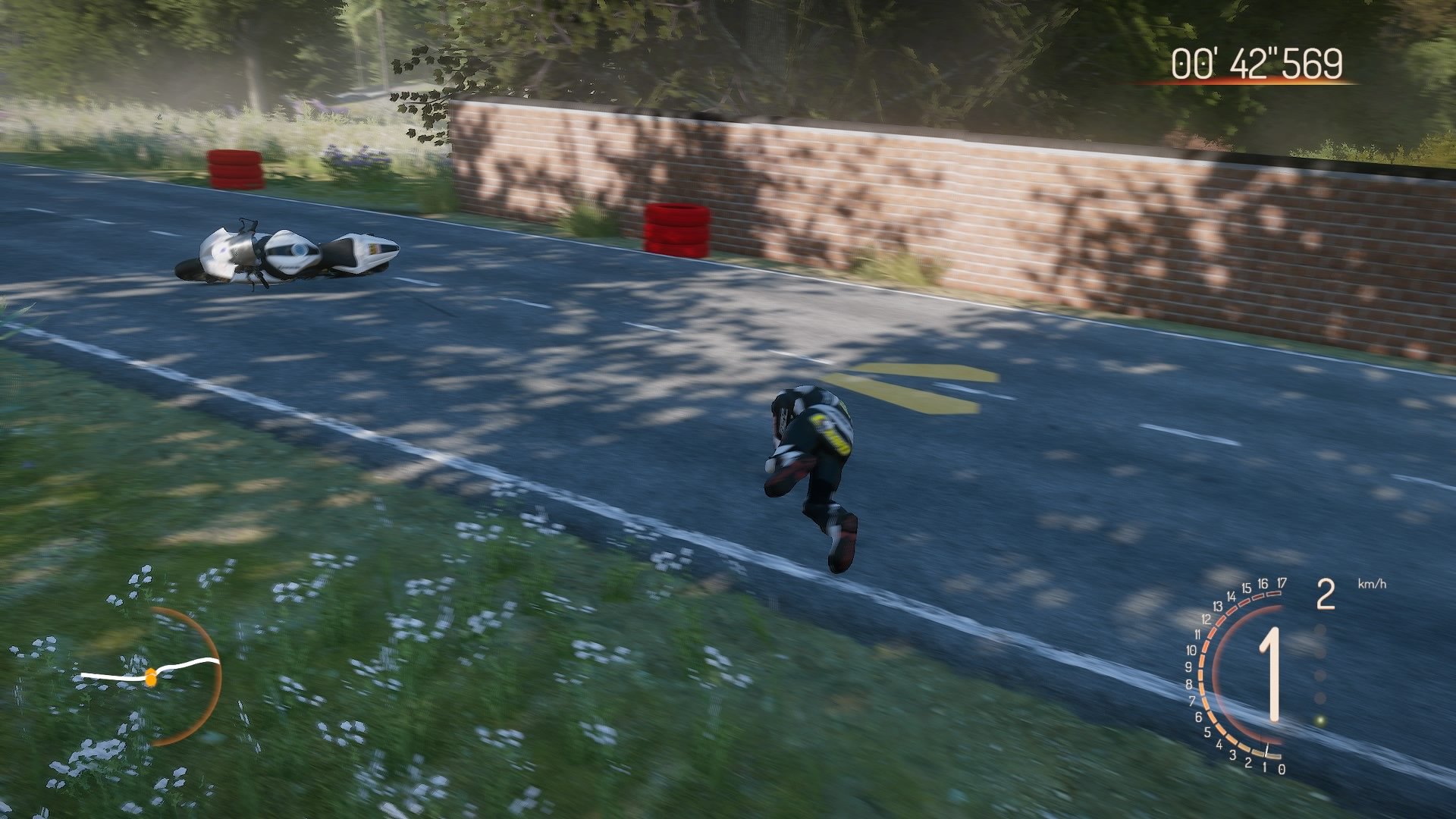Viewport: 1456px width, 819px height.
Task: Click the tachometer needle at low RPM
Action: [1266, 749]
